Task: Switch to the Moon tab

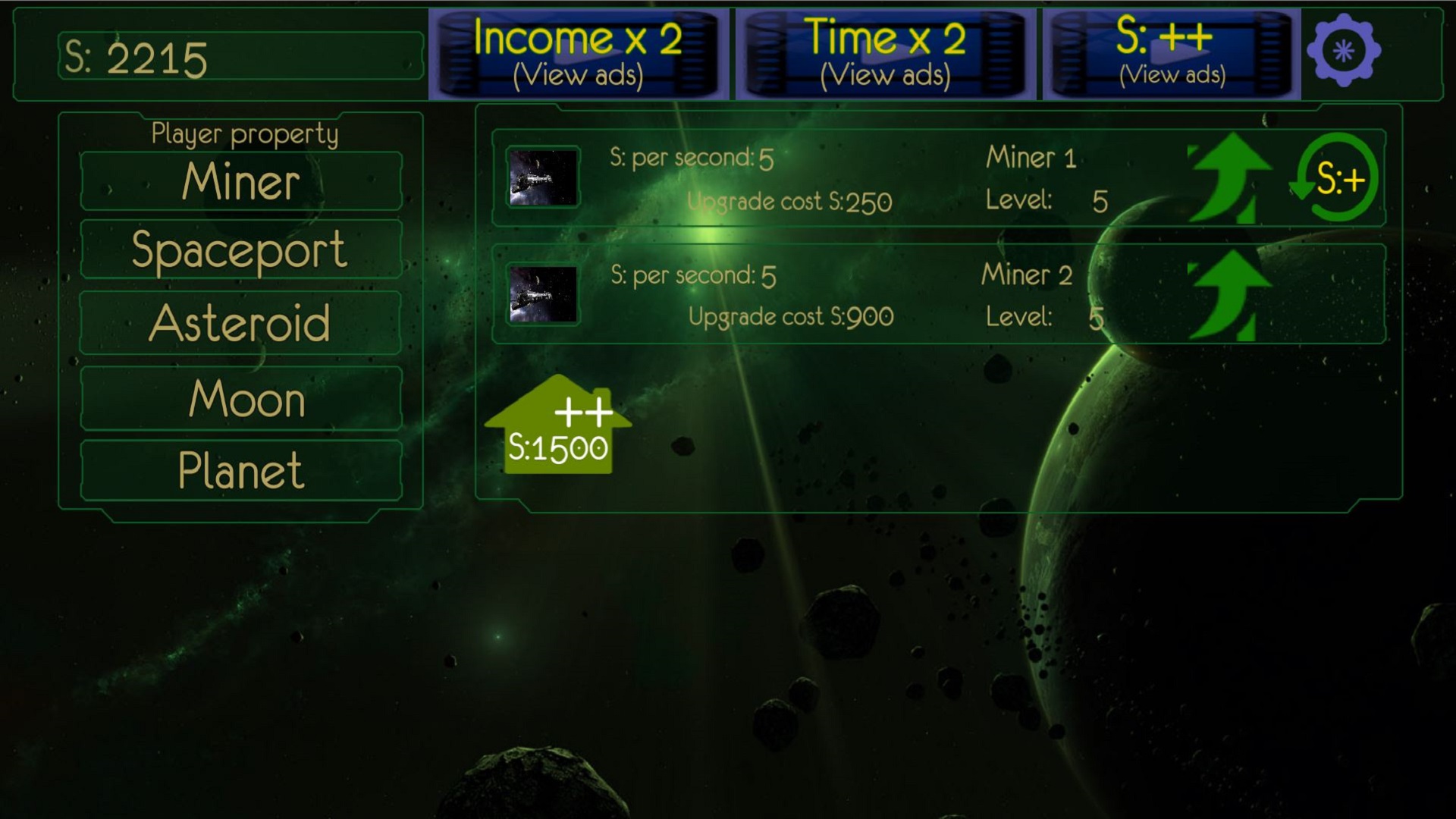Action: point(240,397)
